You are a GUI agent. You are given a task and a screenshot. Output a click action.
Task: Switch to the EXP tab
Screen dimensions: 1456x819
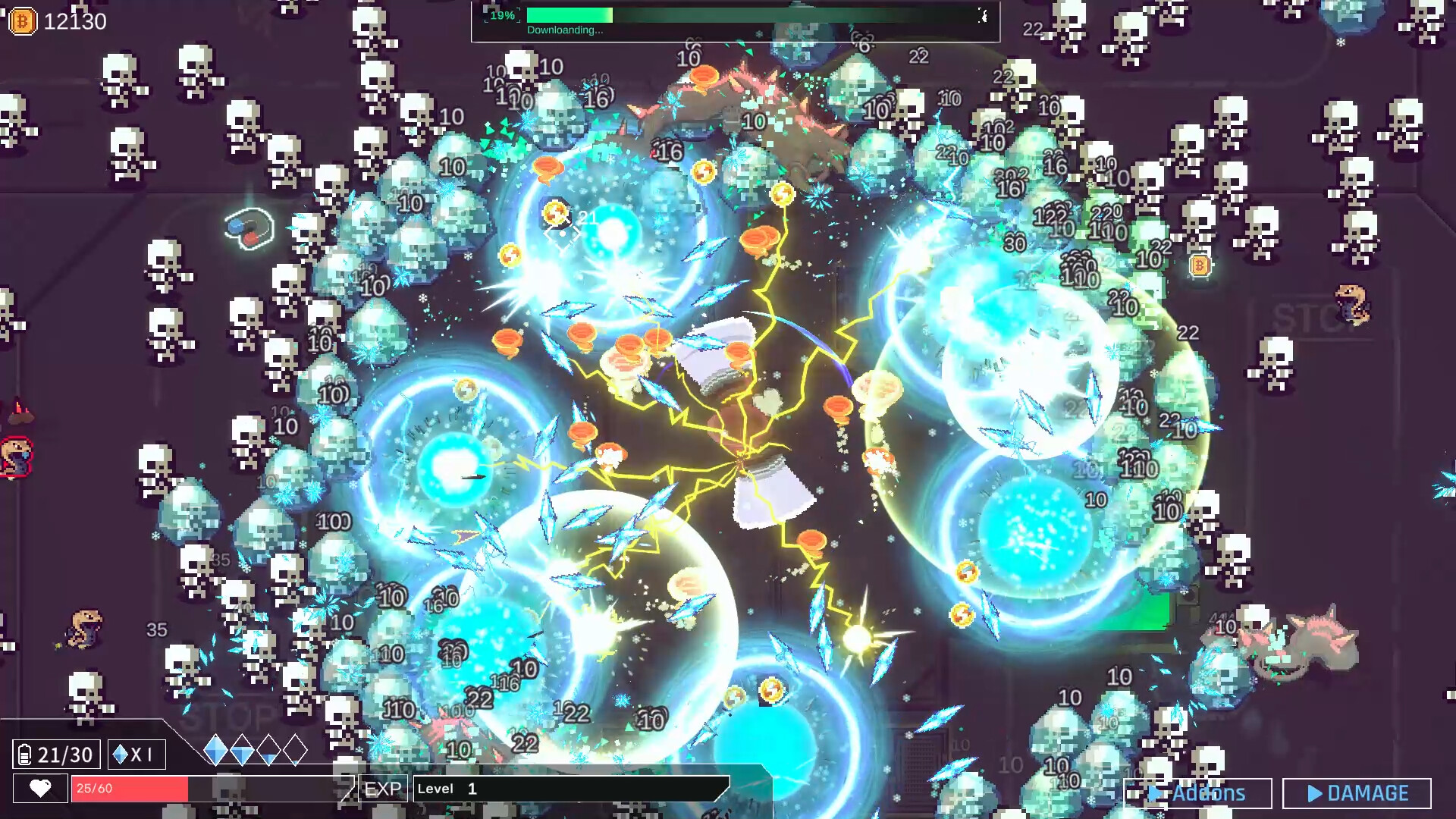(x=383, y=789)
